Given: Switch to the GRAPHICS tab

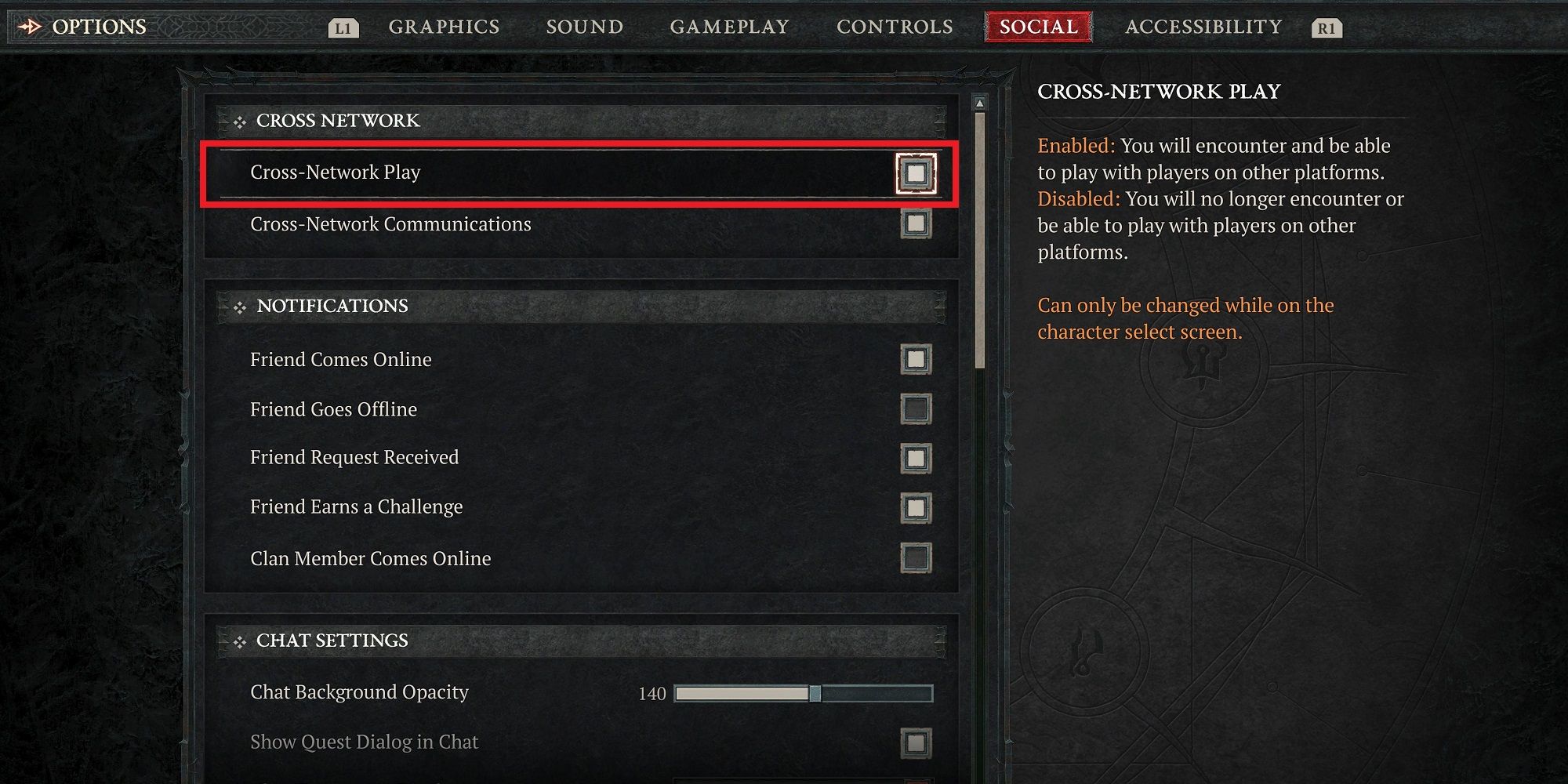Looking at the screenshot, I should click(445, 26).
